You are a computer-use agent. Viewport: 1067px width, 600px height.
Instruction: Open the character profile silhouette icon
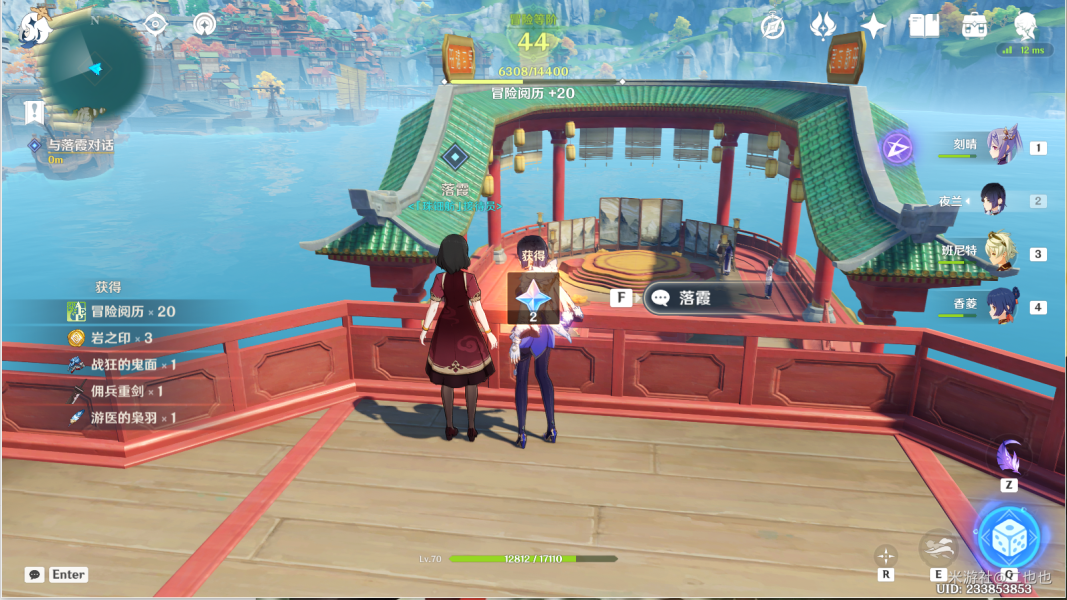coord(1025,25)
